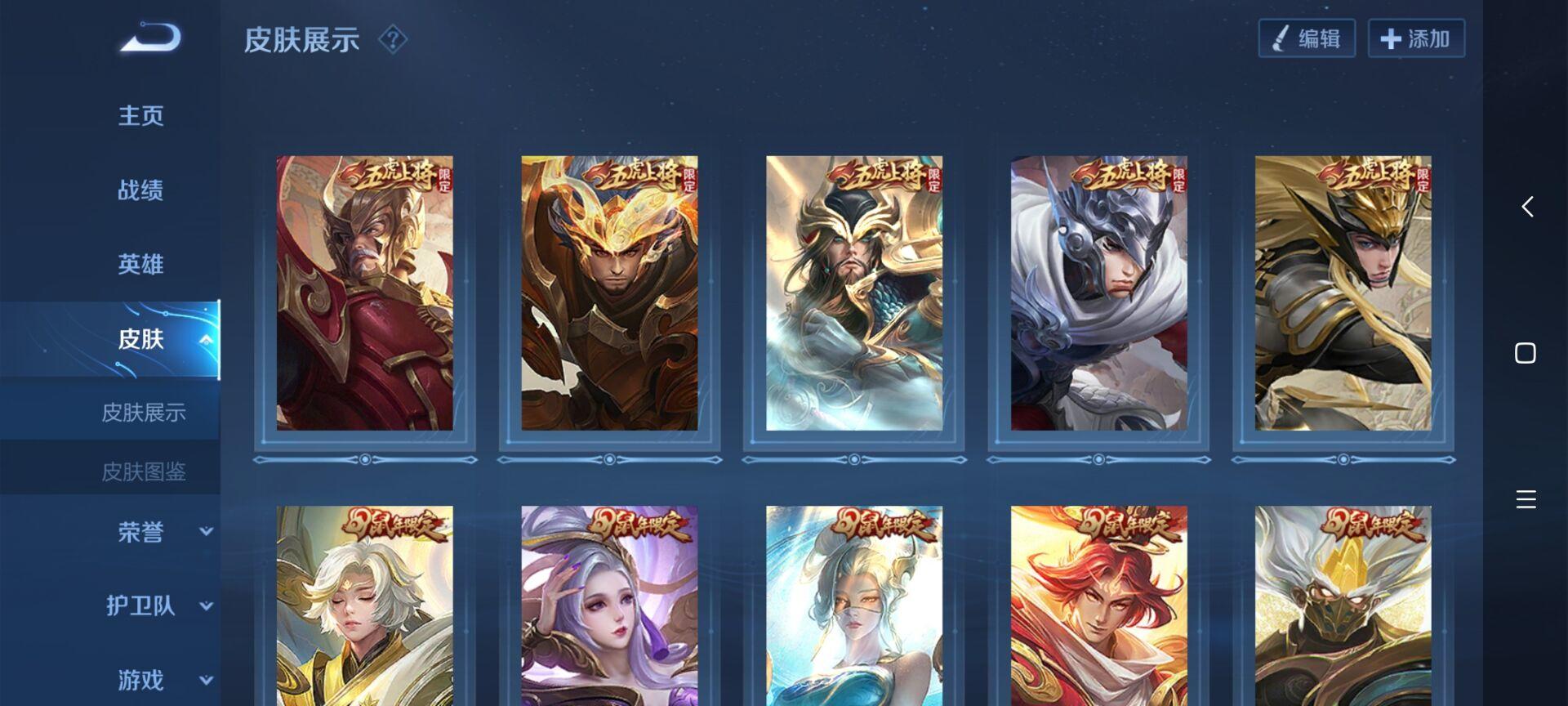Open the 战绩 sidebar menu item
This screenshot has height=706, width=1568.
[139, 190]
